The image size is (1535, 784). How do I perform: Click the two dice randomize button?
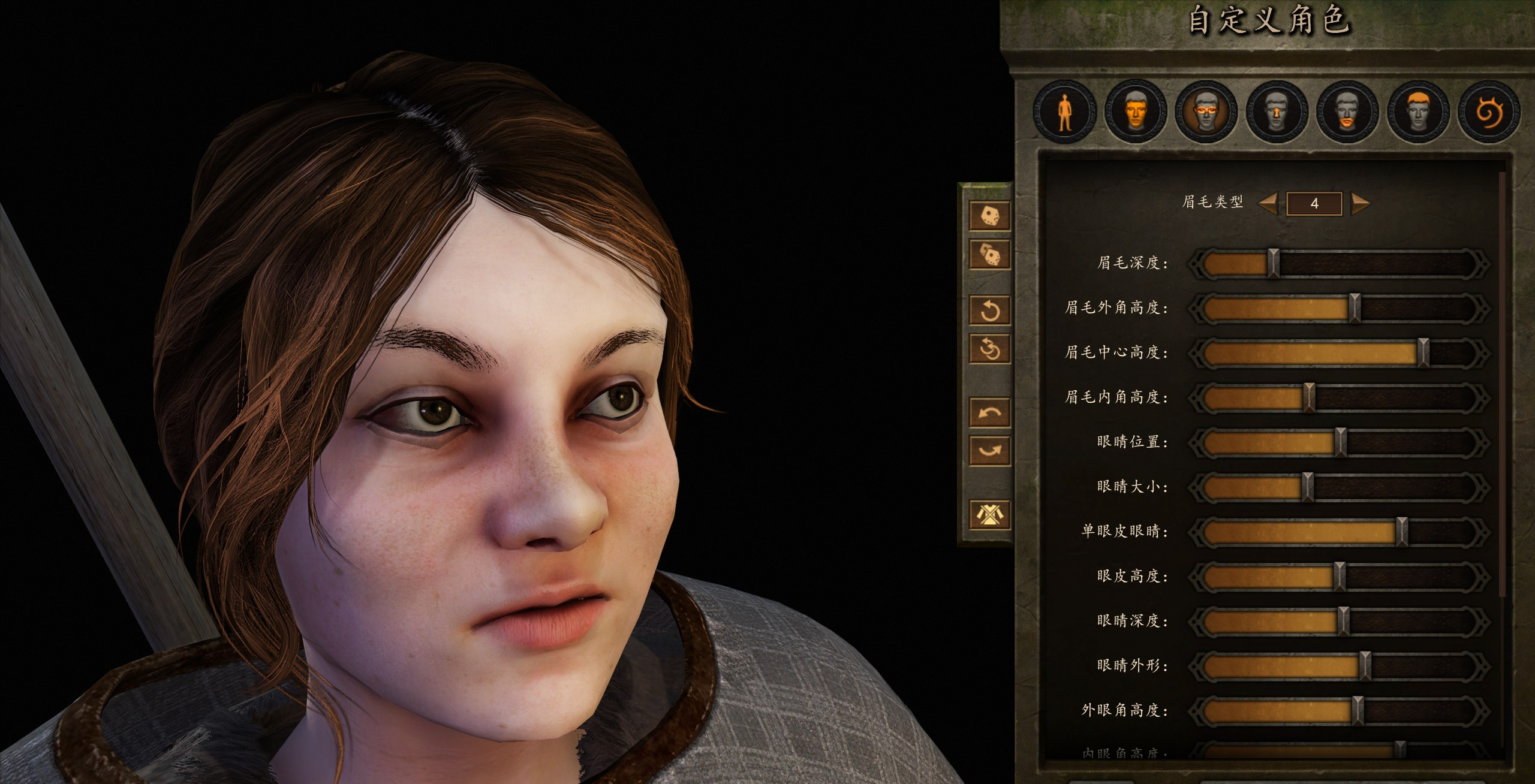pos(989,255)
